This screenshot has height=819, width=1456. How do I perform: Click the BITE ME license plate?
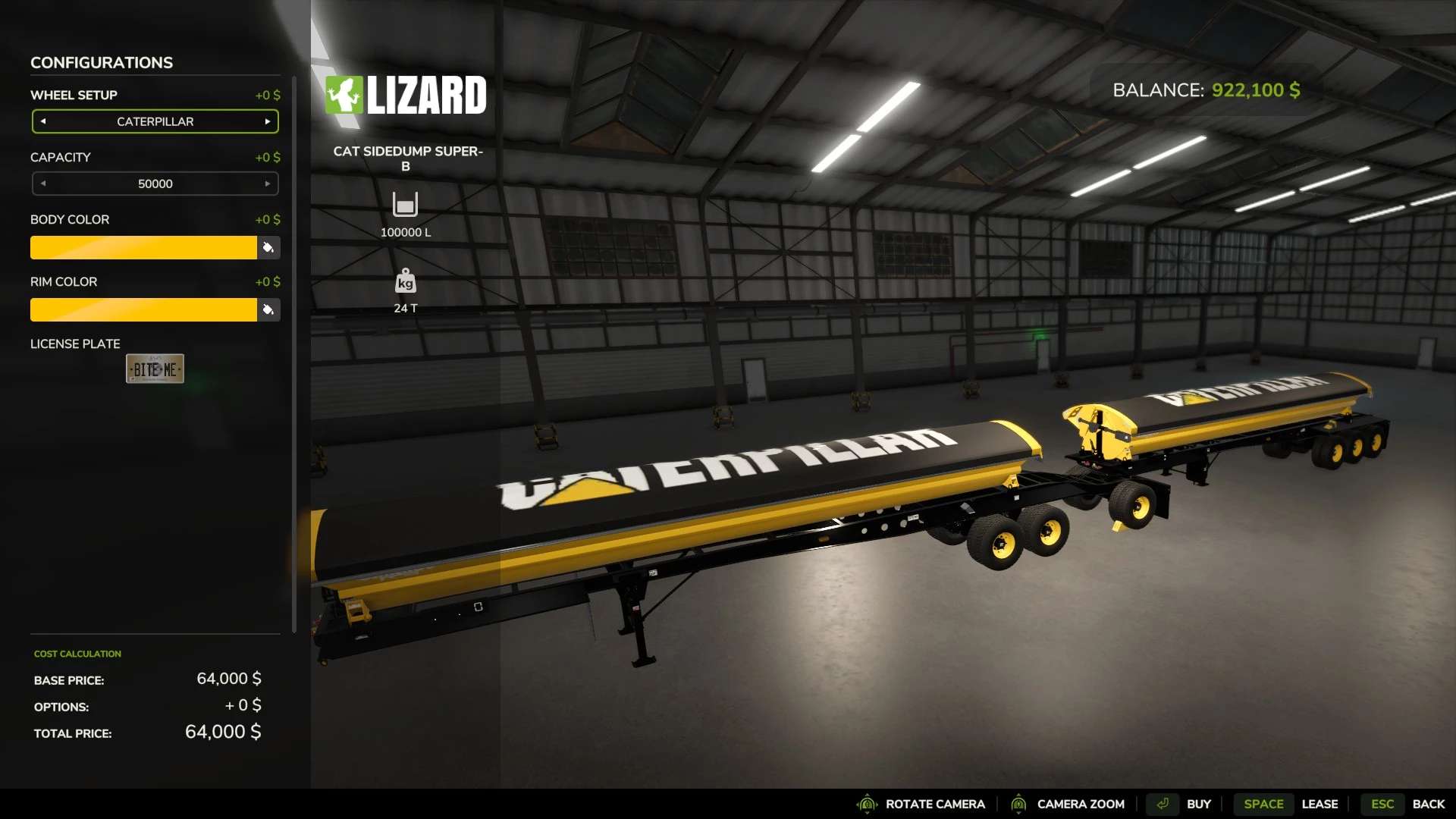click(155, 368)
